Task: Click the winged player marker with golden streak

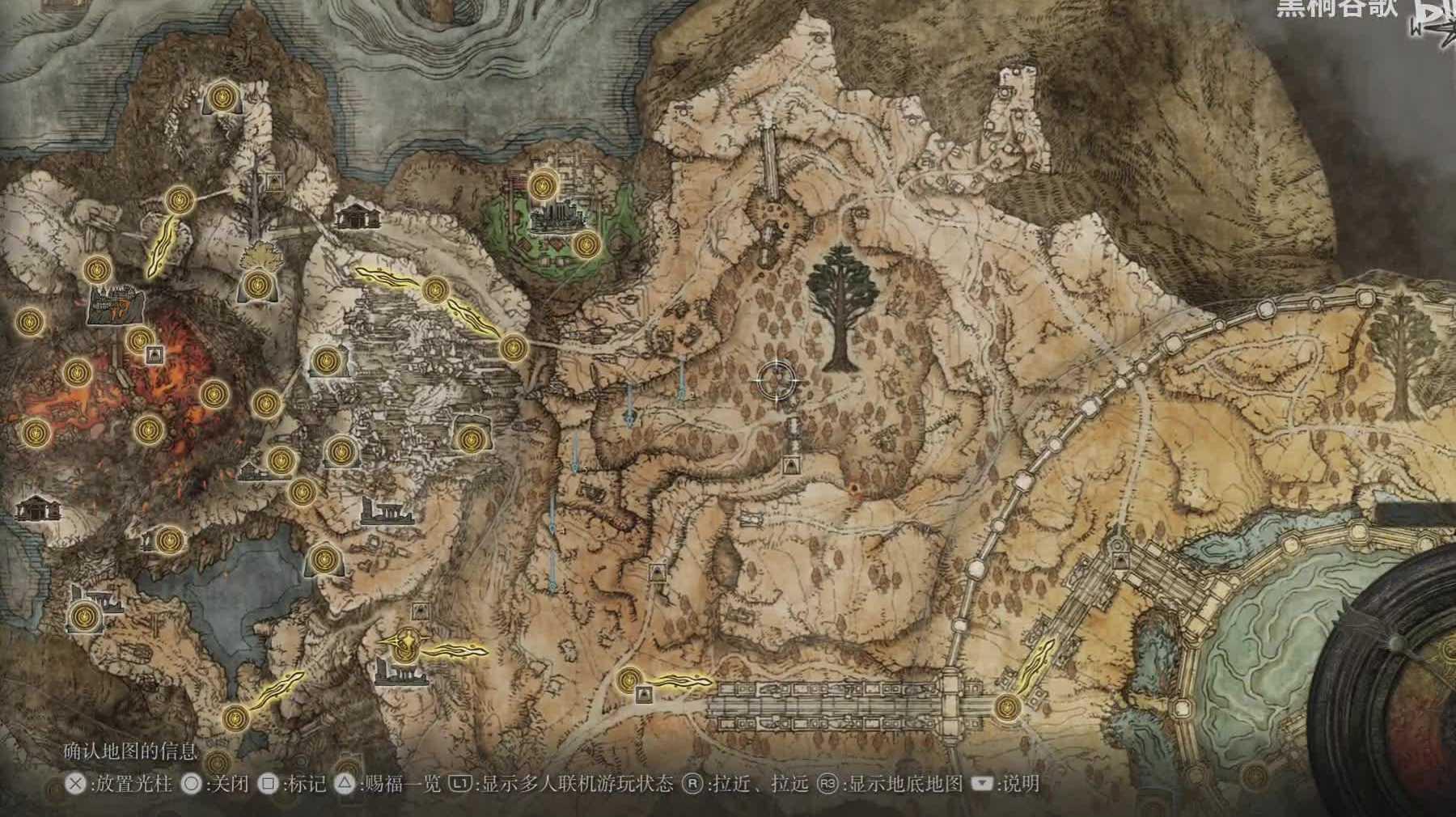Action: [408, 643]
